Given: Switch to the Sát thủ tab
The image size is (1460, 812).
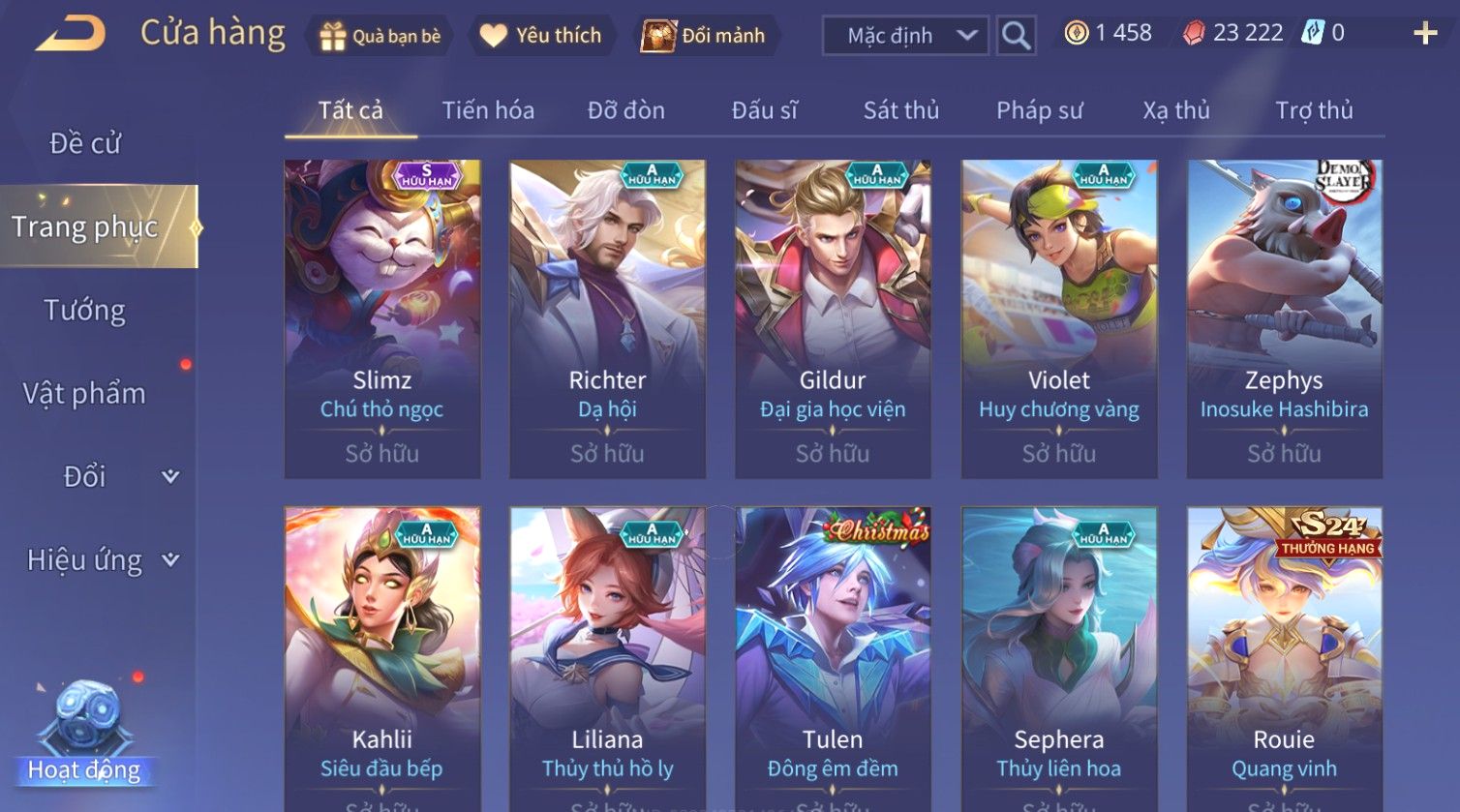Looking at the screenshot, I should pos(900,110).
